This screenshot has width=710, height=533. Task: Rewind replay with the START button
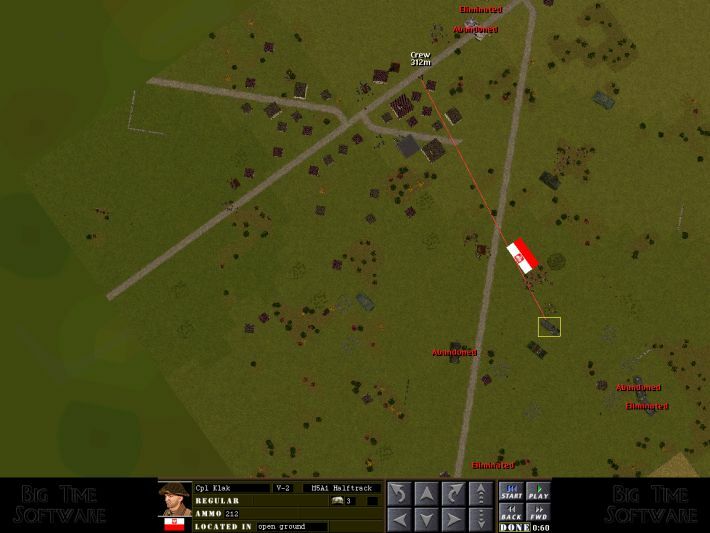[511, 492]
